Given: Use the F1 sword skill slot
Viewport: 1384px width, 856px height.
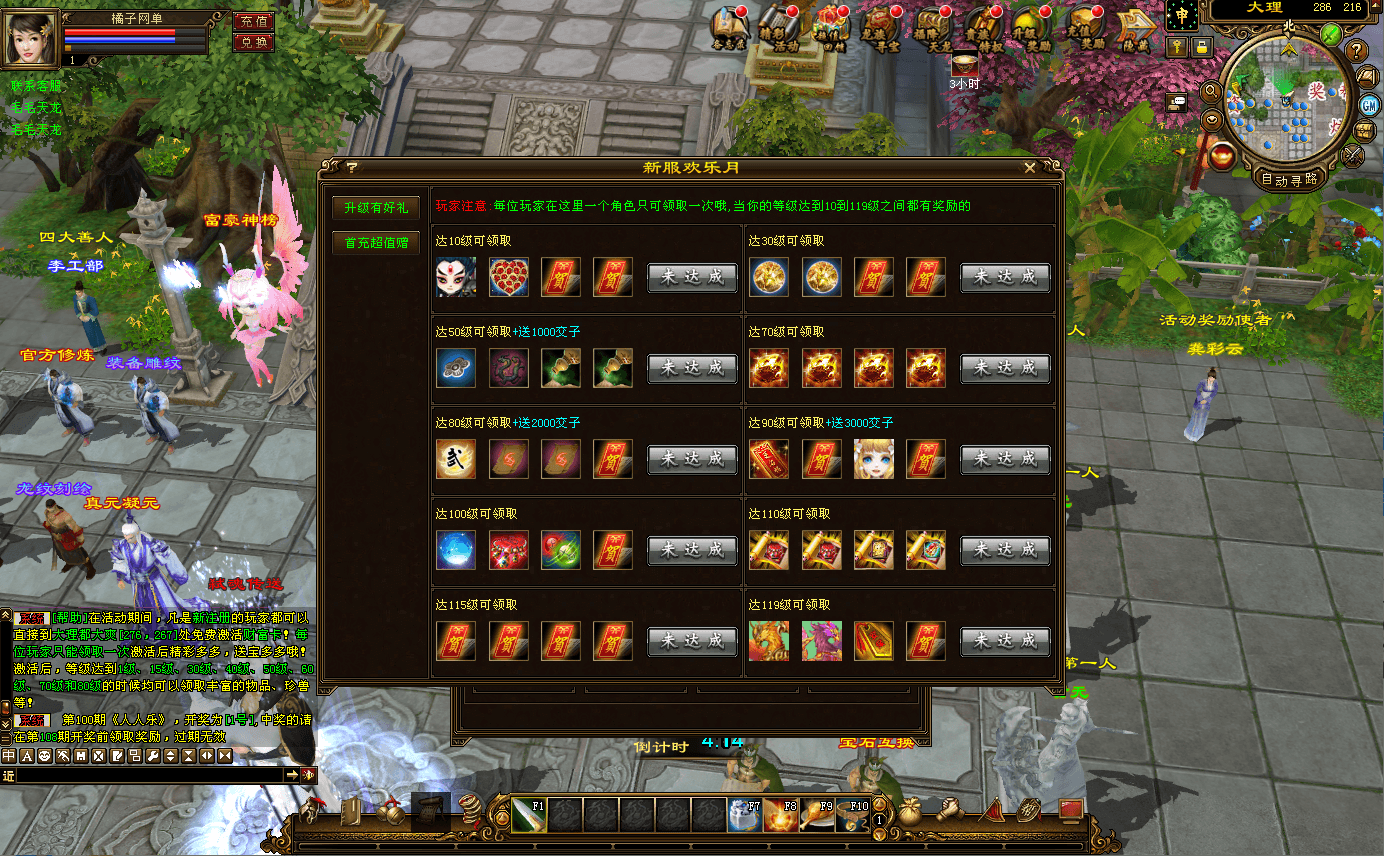Looking at the screenshot, I should tap(529, 815).
